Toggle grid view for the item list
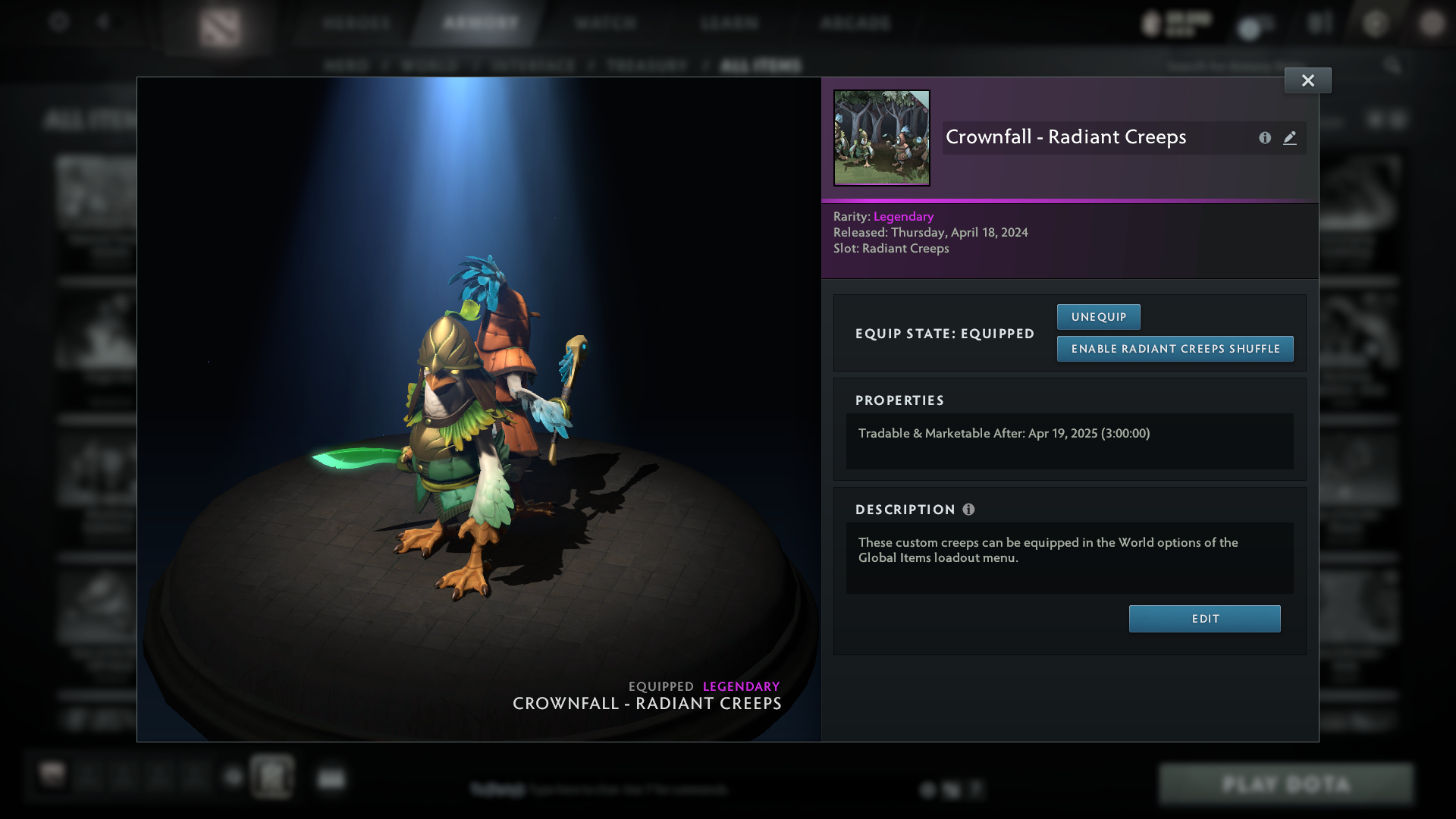The width and height of the screenshot is (1456, 819). click(x=1374, y=120)
